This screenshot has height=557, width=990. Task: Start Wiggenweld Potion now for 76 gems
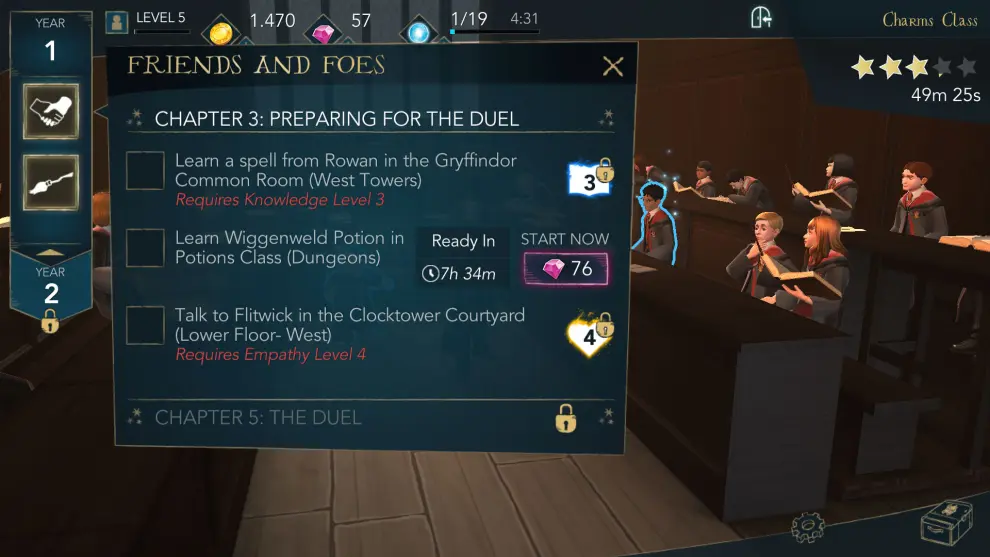[x=565, y=268]
